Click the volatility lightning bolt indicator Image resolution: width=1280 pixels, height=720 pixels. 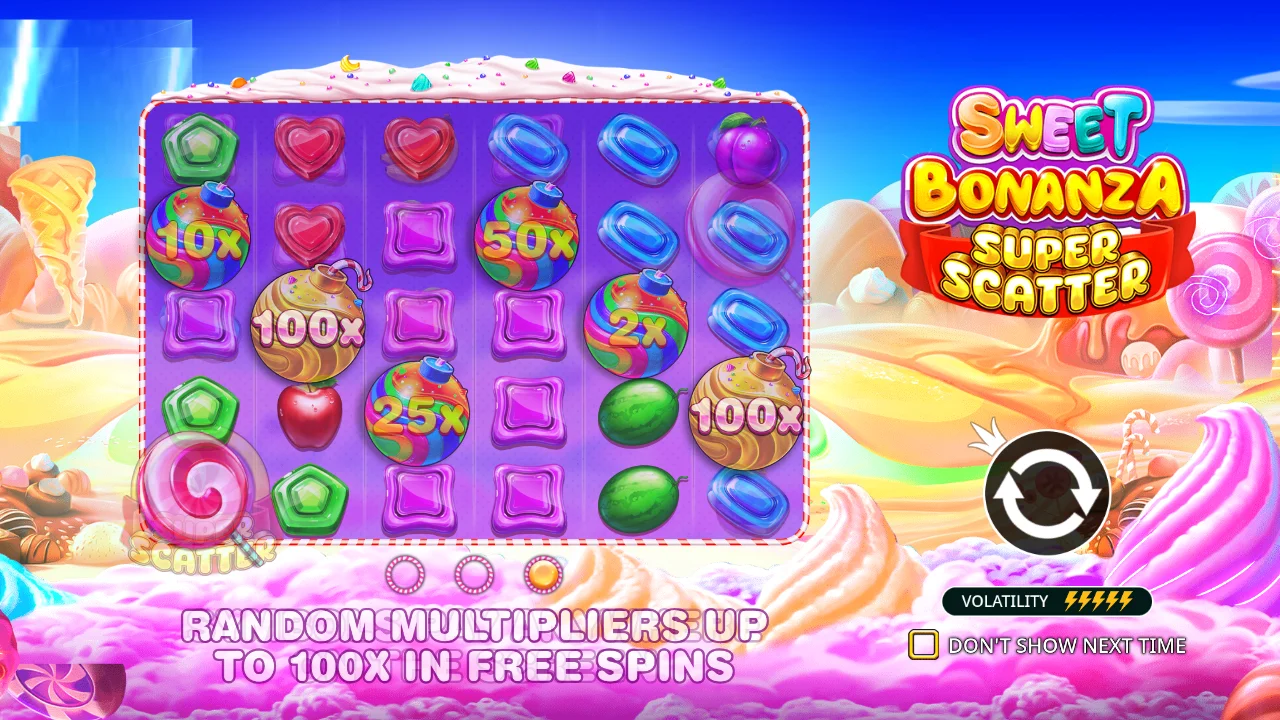(x=1100, y=602)
